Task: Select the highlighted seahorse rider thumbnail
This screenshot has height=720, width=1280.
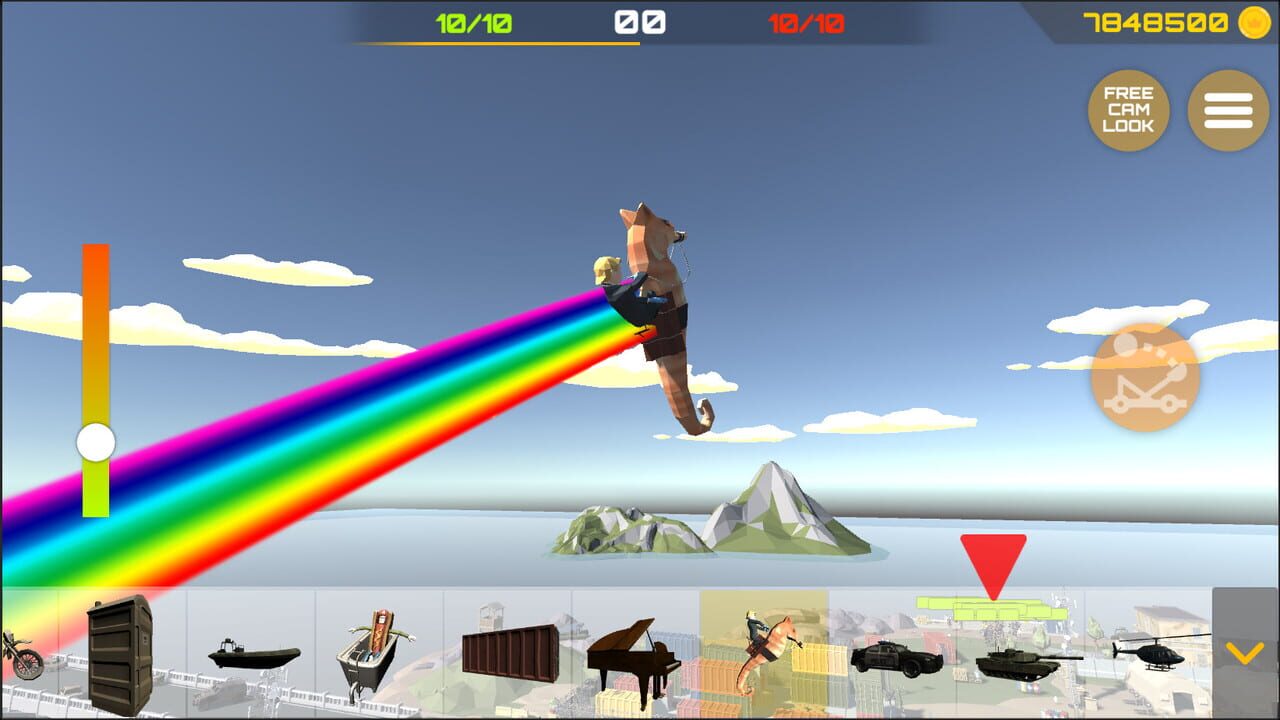Action: coord(764,650)
